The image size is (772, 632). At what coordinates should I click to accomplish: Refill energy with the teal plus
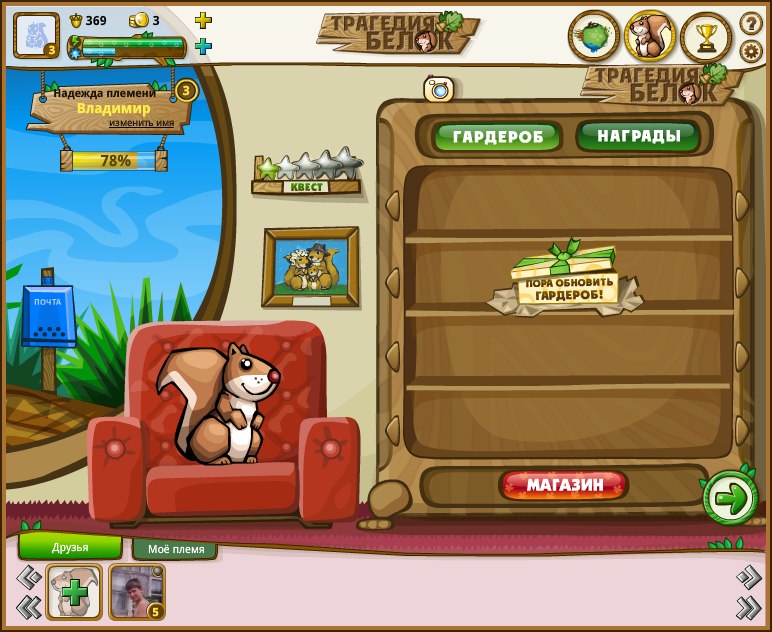203,46
